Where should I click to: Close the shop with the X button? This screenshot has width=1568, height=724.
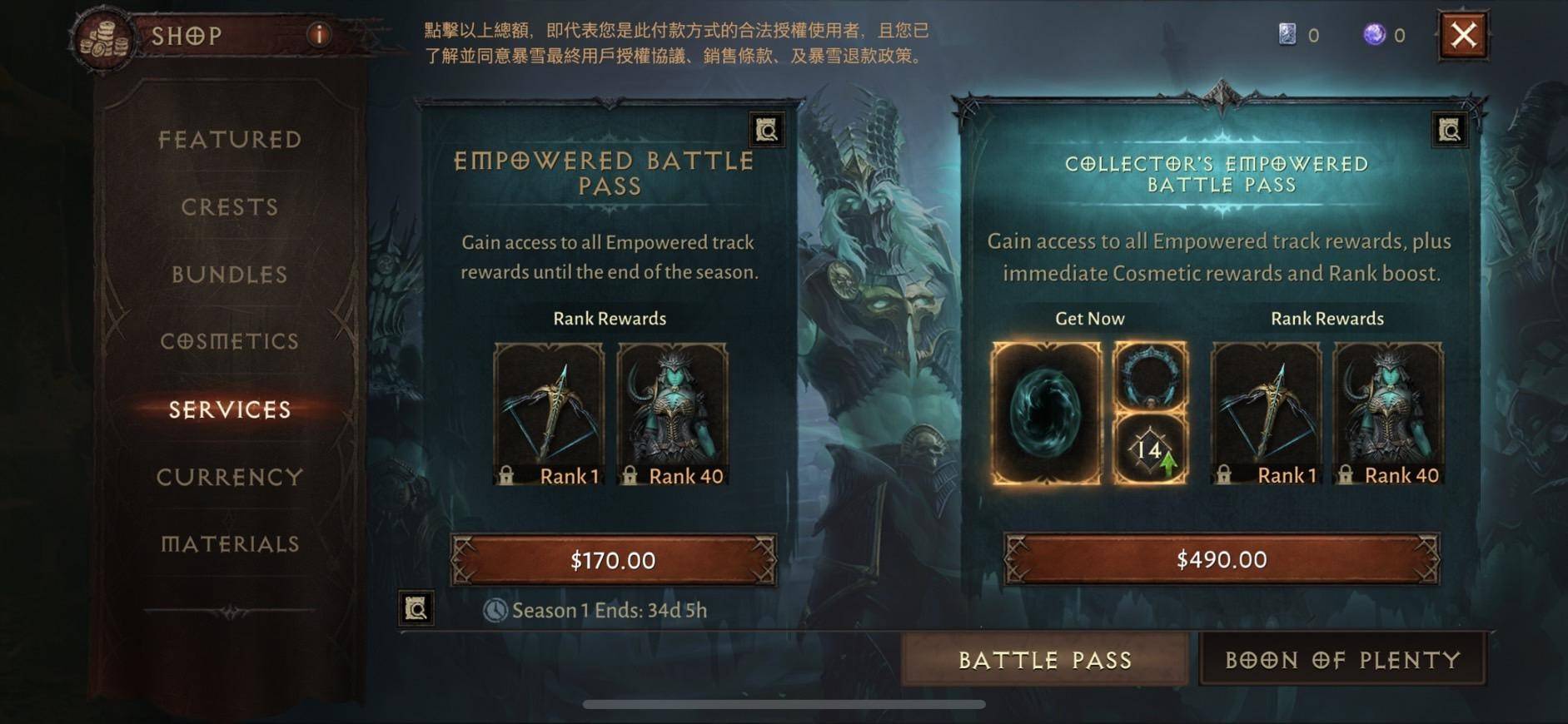(x=1463, y=36)
